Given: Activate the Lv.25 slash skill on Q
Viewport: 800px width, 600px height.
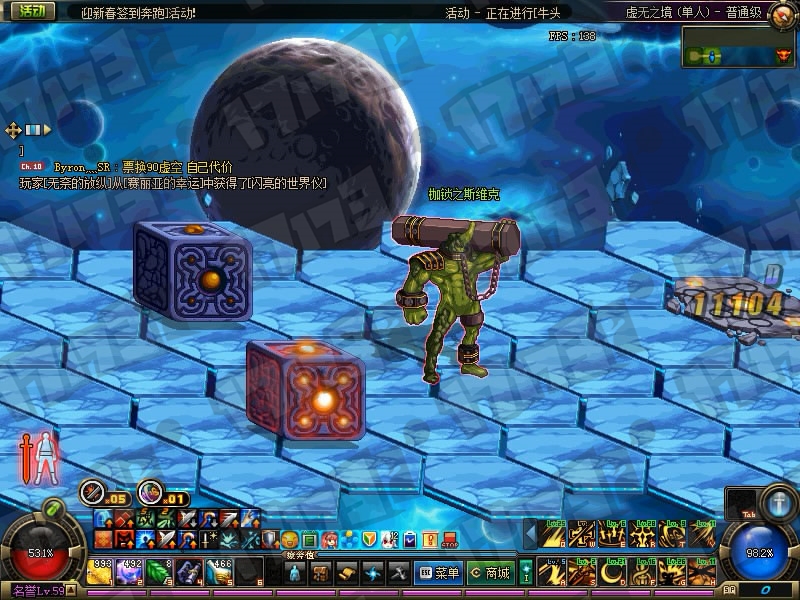Looking at the screenshot, I should tap(553, 536).
